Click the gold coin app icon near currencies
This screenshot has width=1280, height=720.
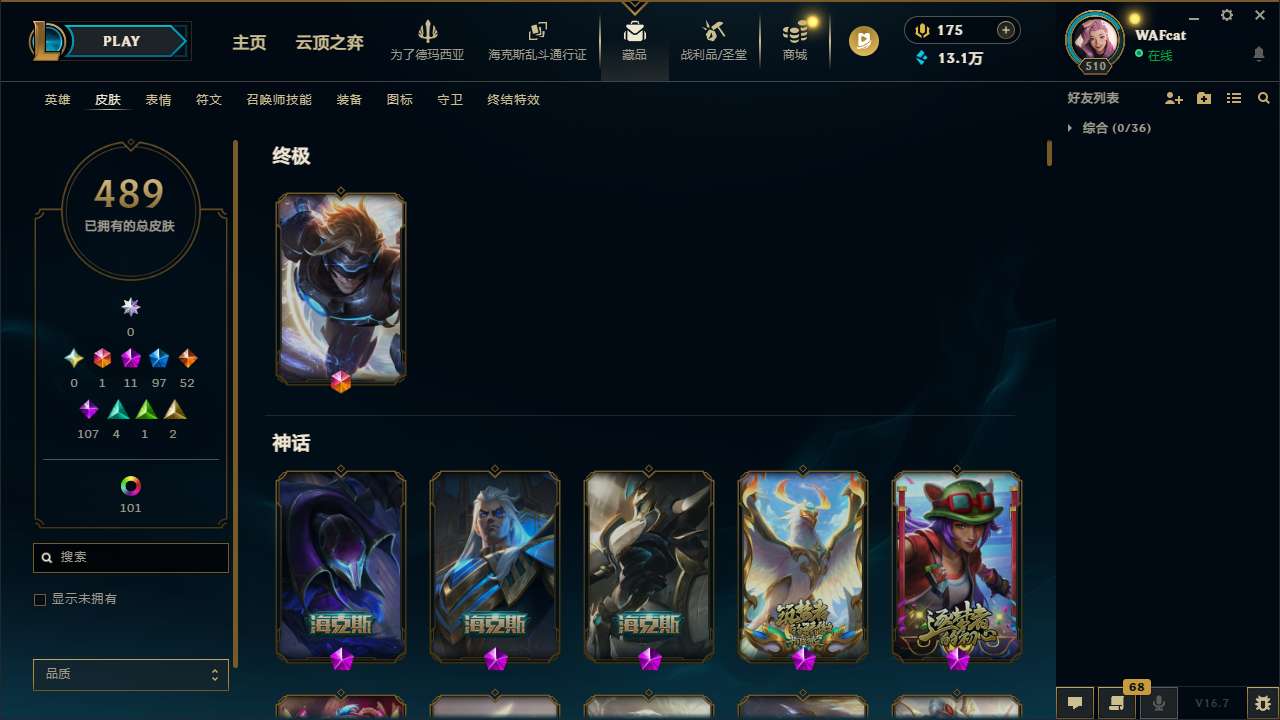(863, 41)
